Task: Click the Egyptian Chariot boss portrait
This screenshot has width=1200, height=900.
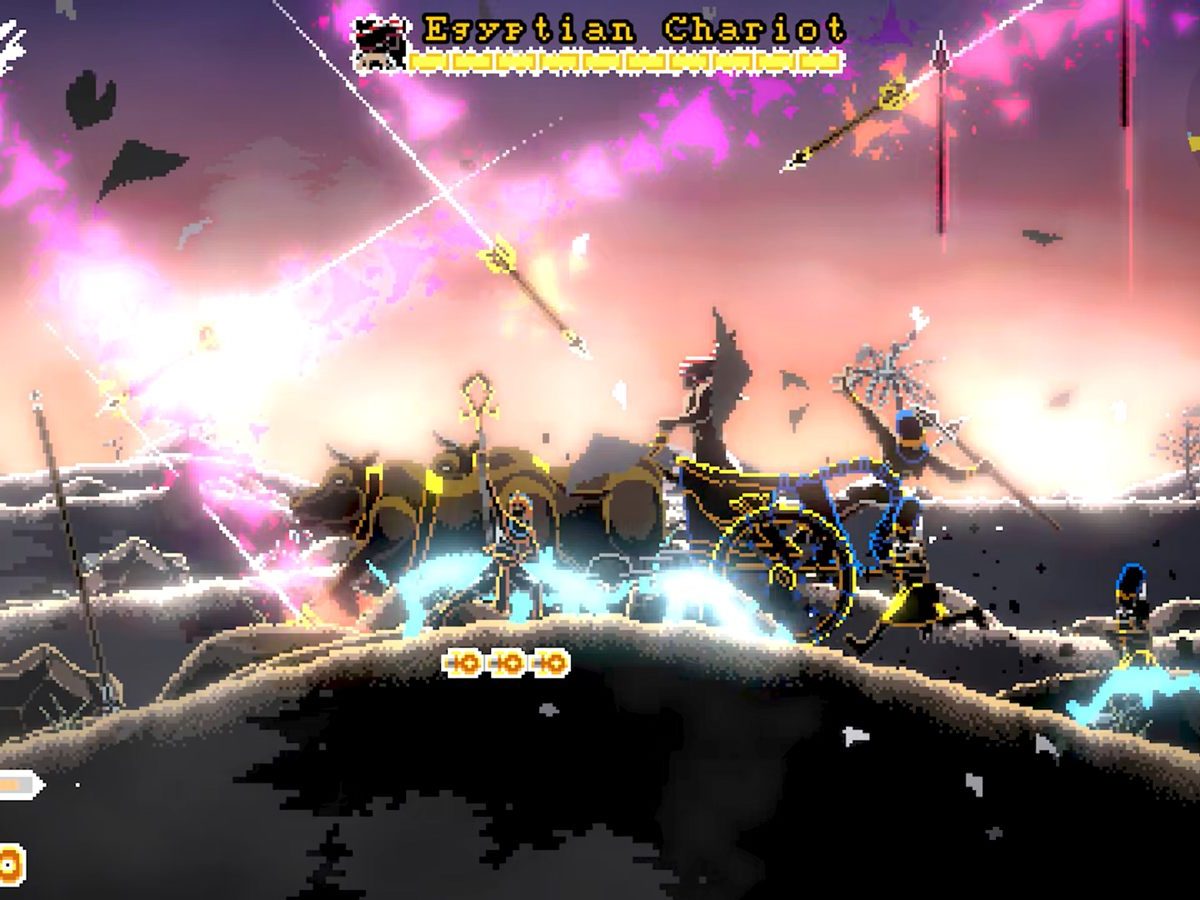Action: point(381,44)
